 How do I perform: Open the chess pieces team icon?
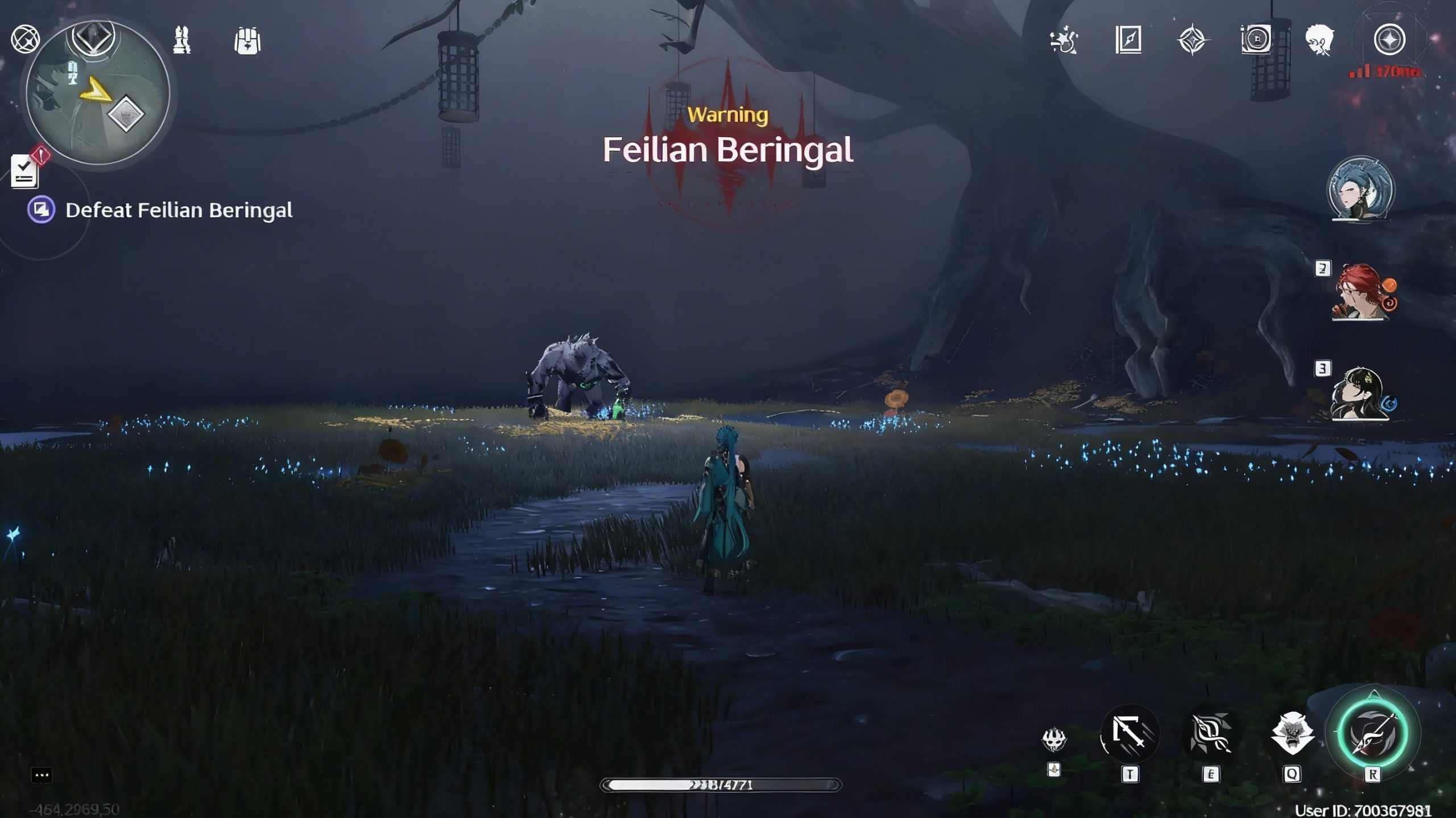coord(182,40)
